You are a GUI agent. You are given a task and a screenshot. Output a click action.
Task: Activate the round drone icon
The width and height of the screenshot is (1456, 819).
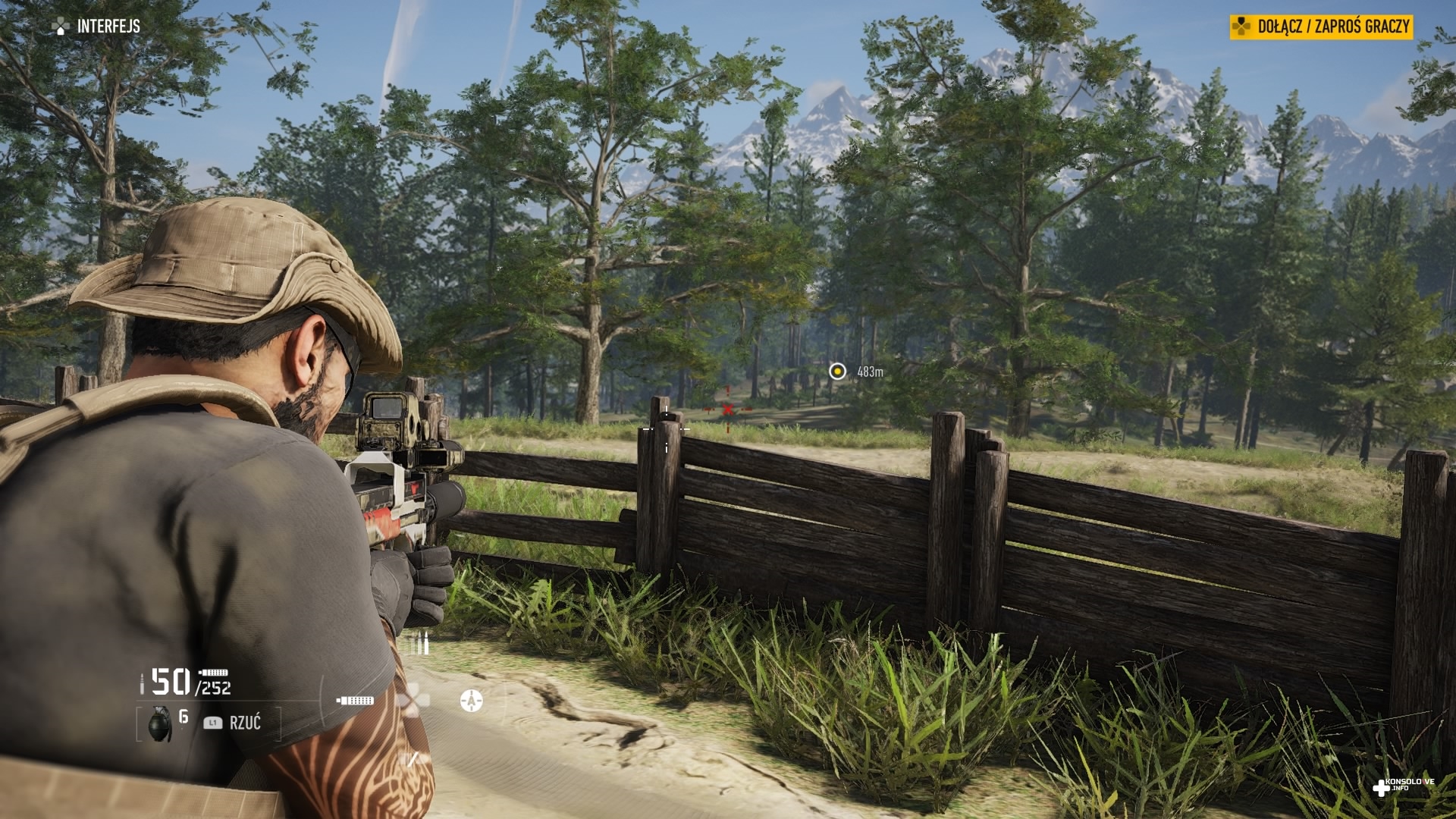[471, 701]
